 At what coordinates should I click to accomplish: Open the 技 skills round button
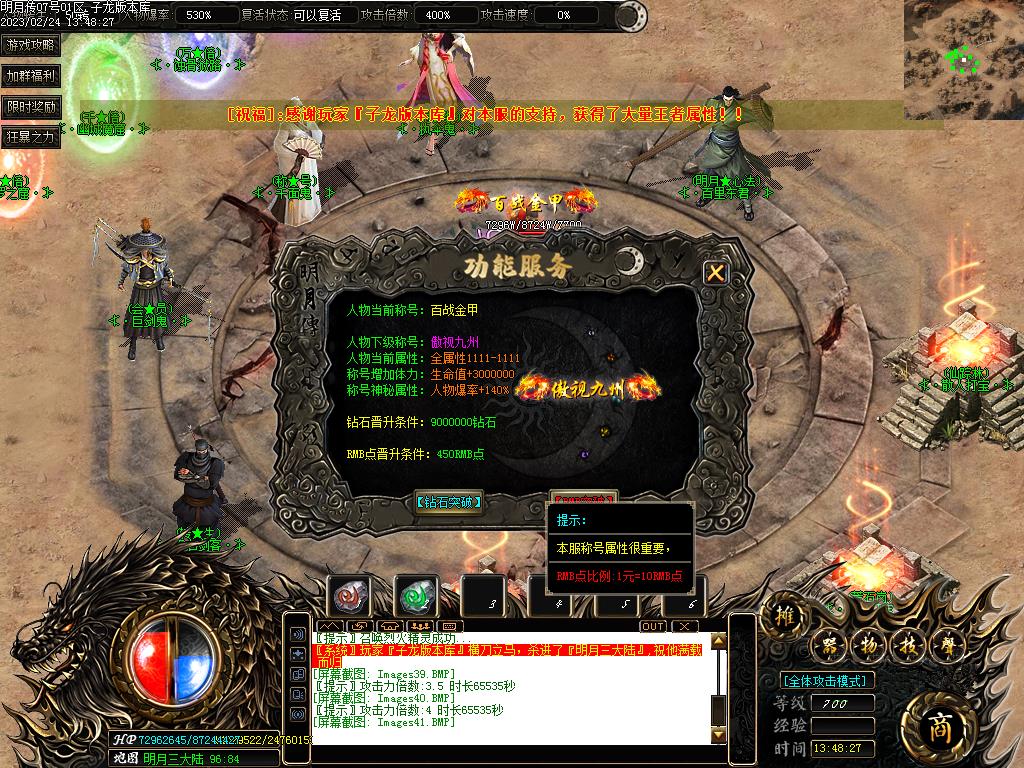click(x=908, y=646)
